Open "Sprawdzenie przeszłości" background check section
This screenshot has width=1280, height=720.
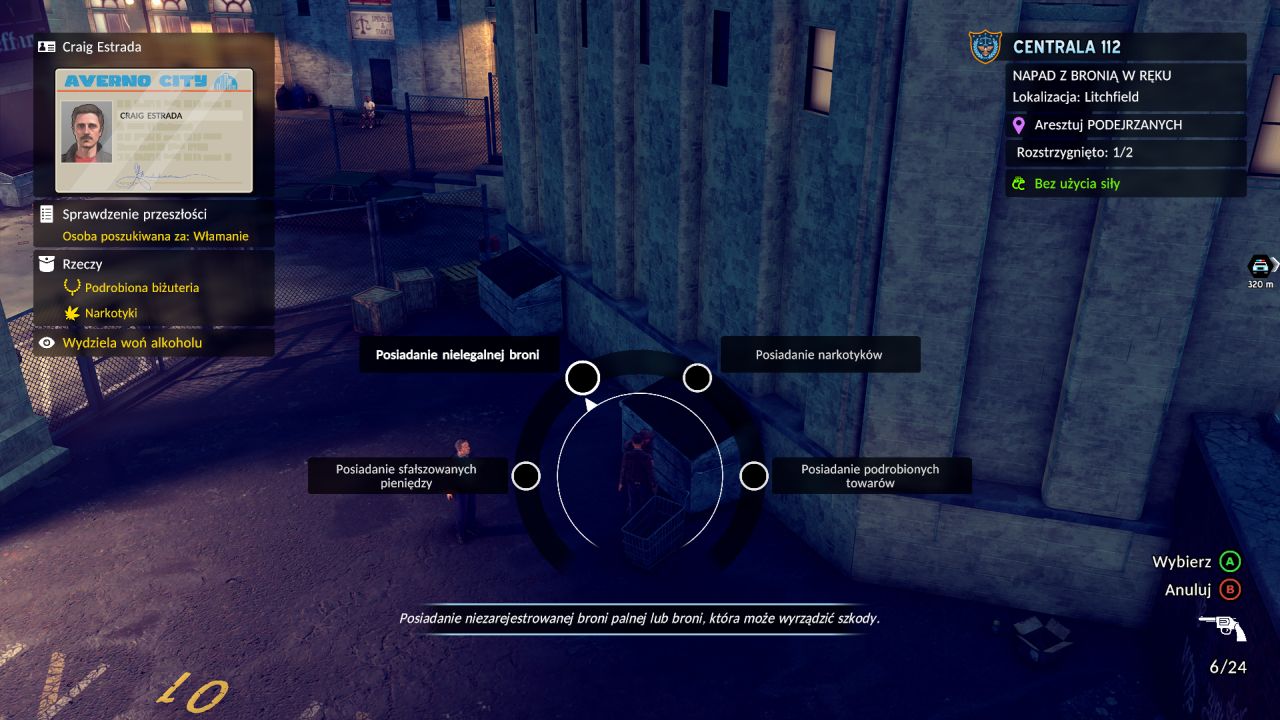[x=135, y=214]
